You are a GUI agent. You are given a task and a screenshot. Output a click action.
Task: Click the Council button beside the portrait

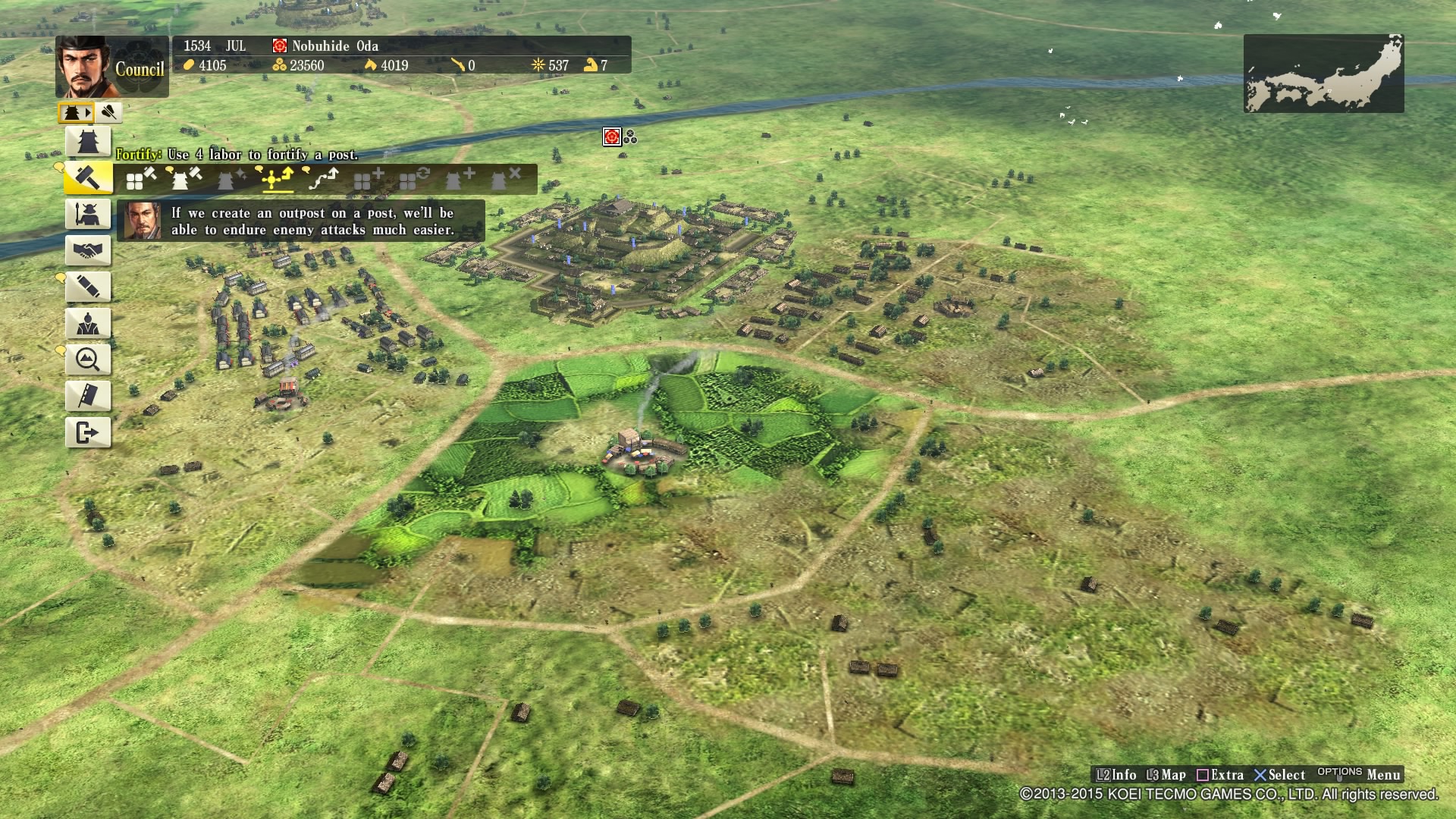140,69
